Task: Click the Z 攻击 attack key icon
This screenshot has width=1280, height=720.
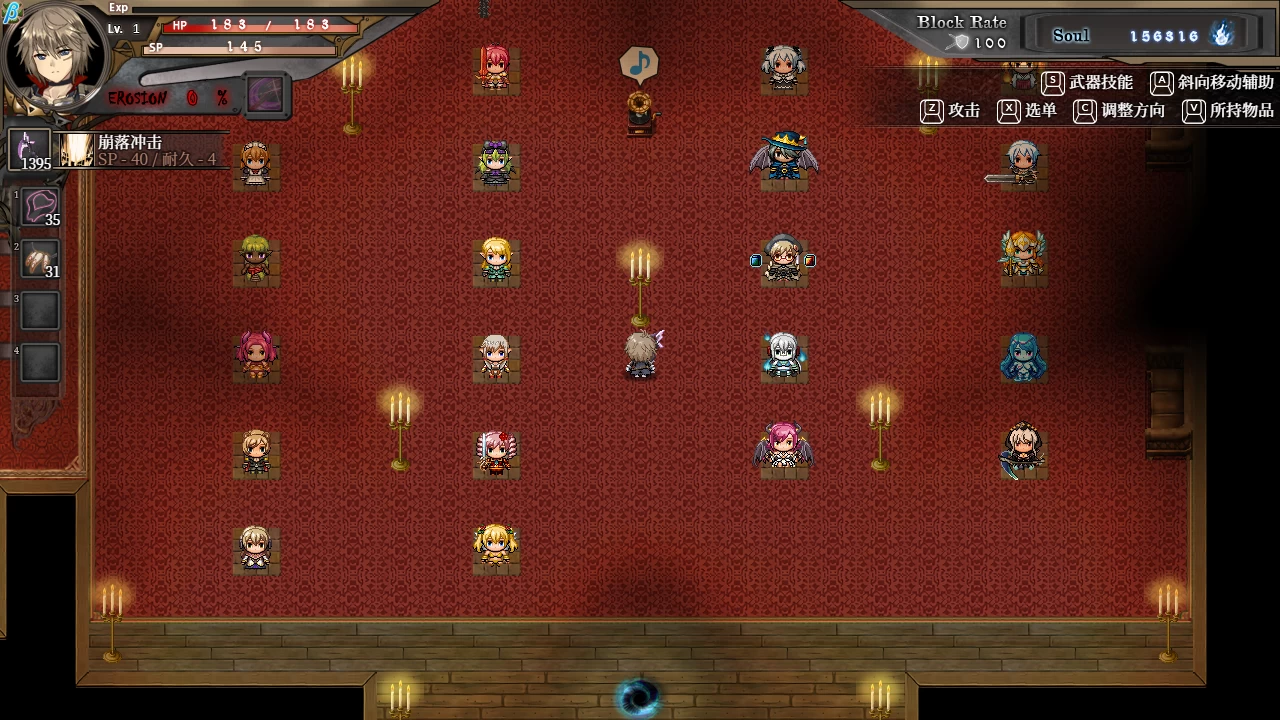Action: (930, 112)
